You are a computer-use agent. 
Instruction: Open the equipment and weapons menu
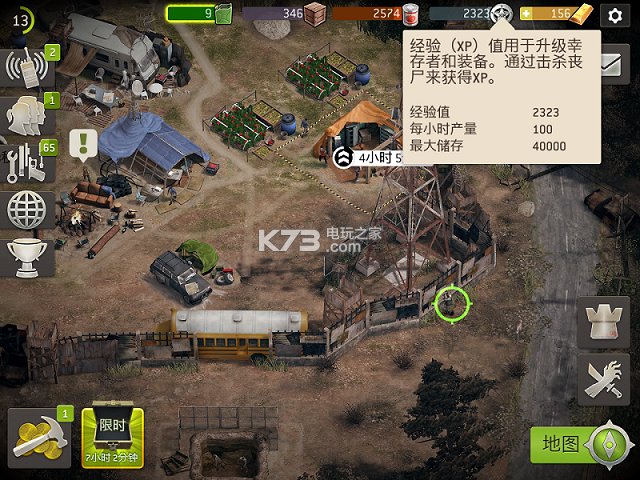pos(28,162)
